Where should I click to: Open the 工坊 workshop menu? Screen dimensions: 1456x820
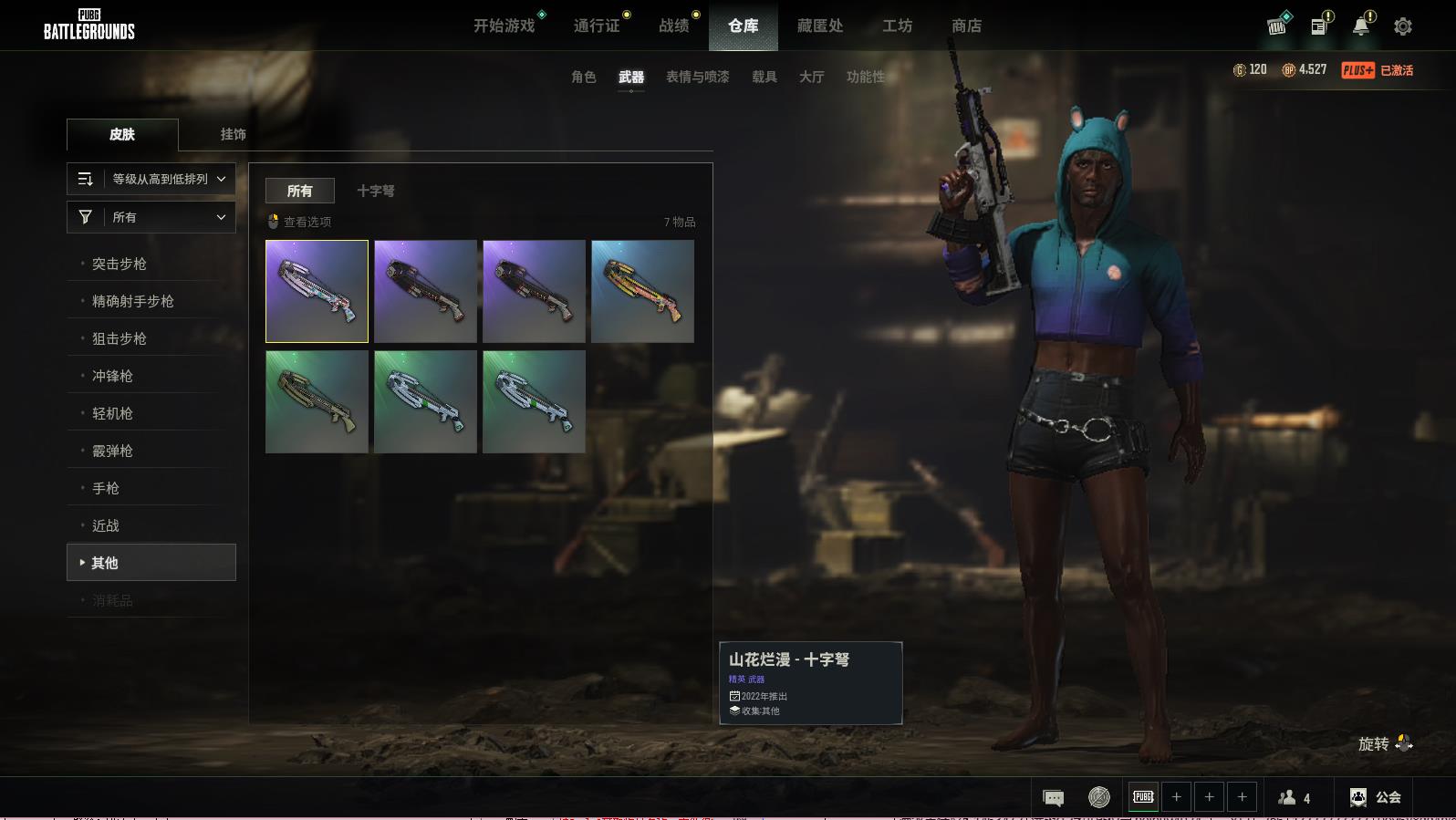click(897, 26)
